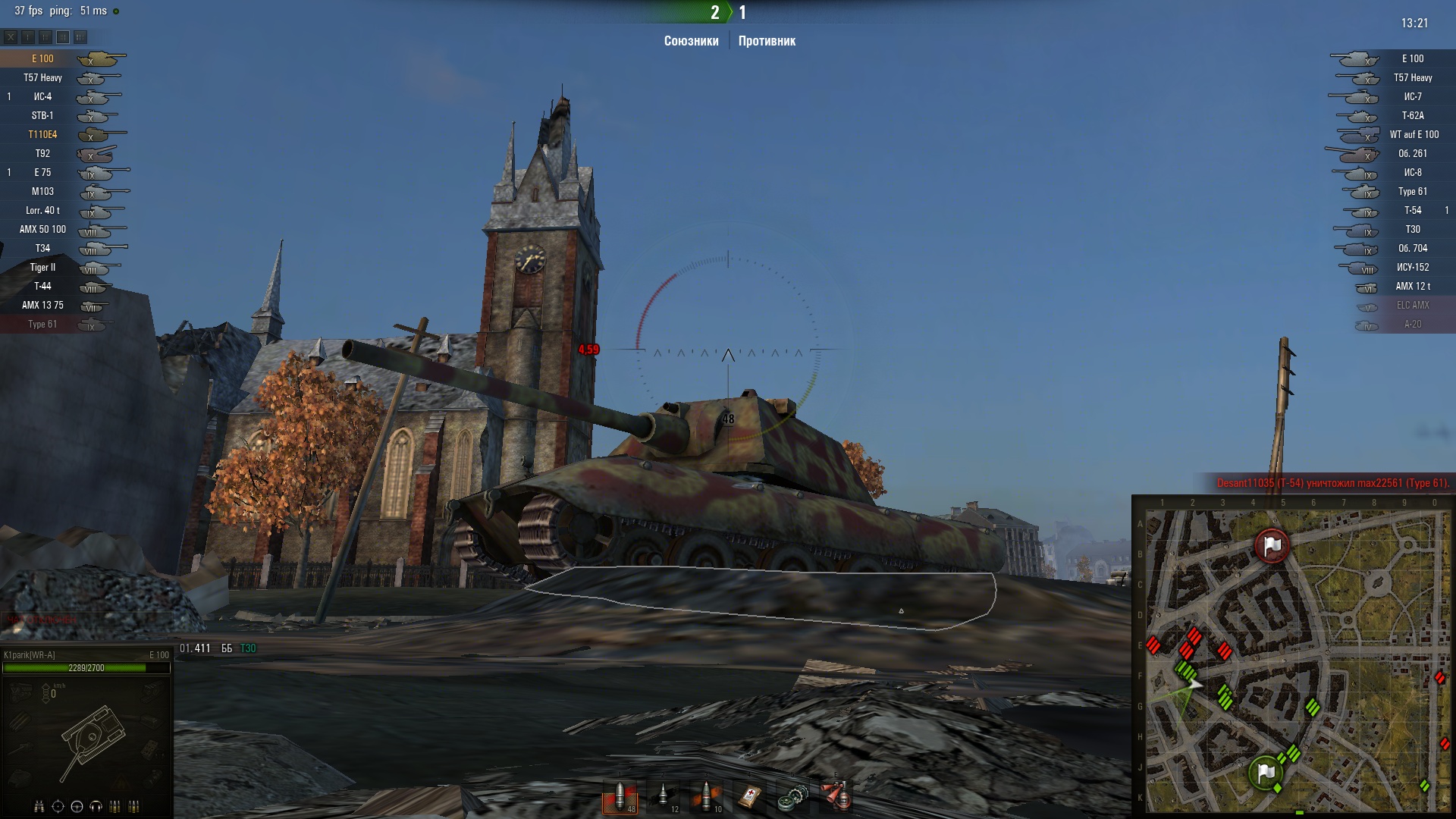Use the fire extinguisher consumable
This screenshot has width=1456, height=819.
(x=836, y=797)
